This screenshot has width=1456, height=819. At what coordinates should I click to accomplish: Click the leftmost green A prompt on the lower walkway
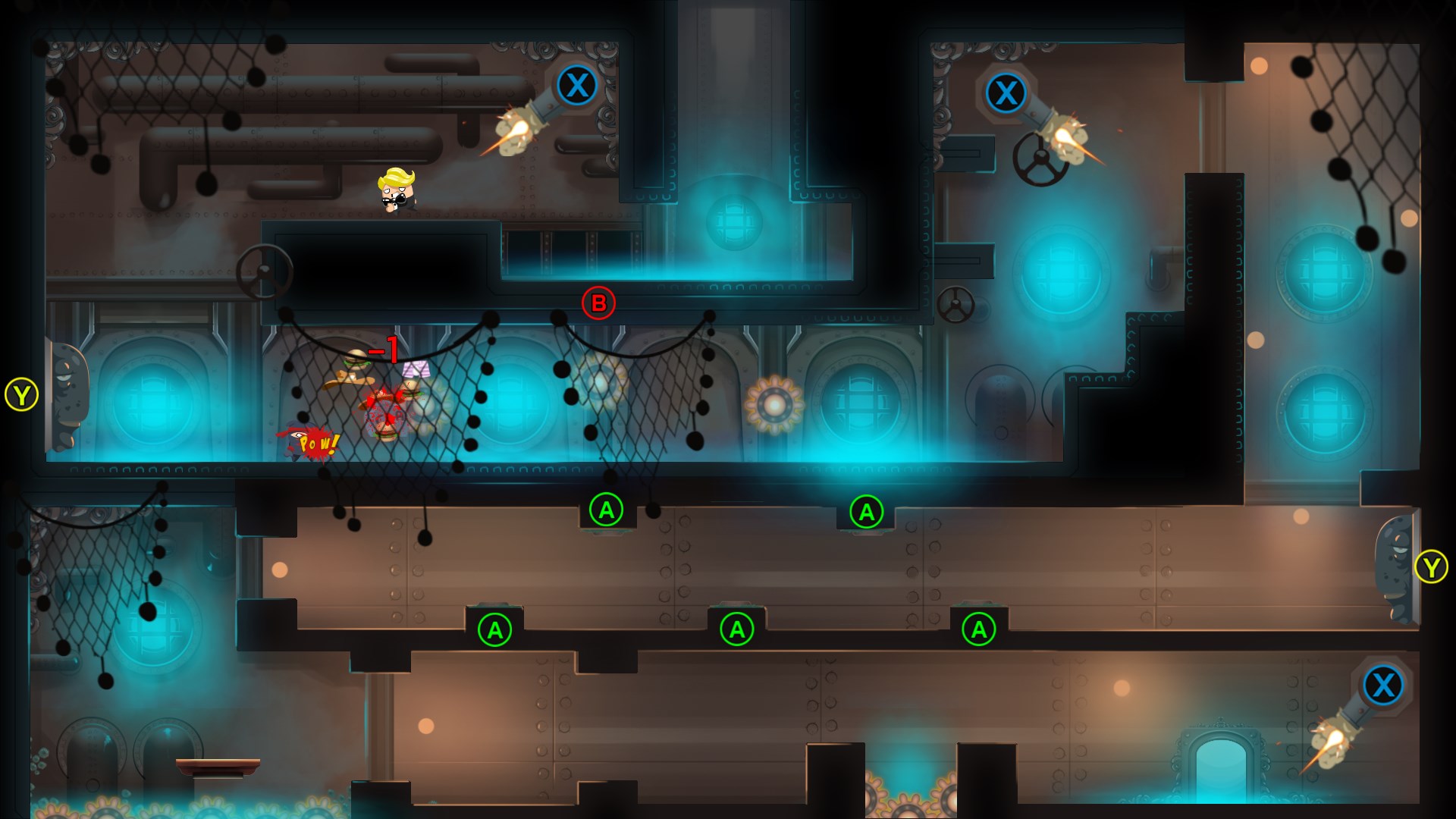497,629
